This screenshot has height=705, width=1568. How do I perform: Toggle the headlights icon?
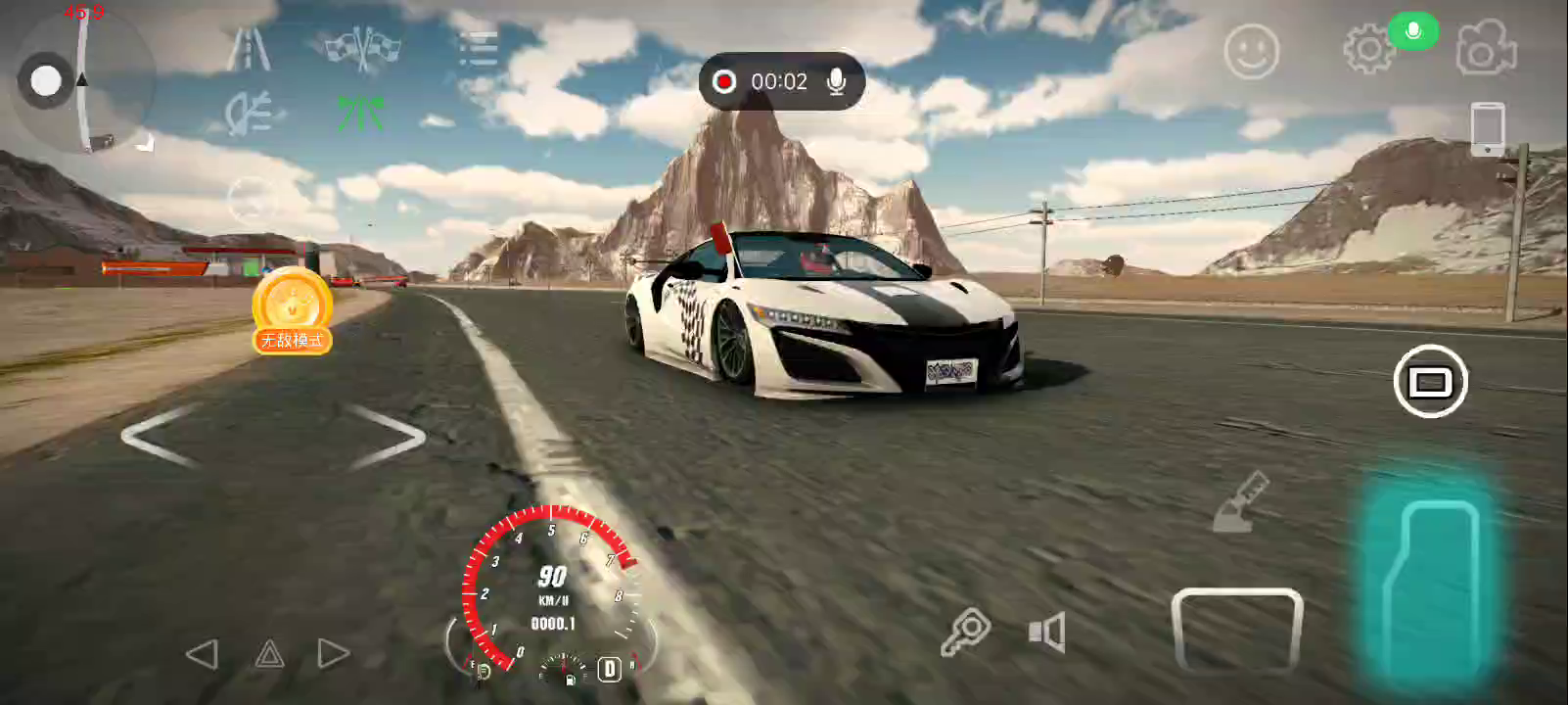tap(248, 115)
